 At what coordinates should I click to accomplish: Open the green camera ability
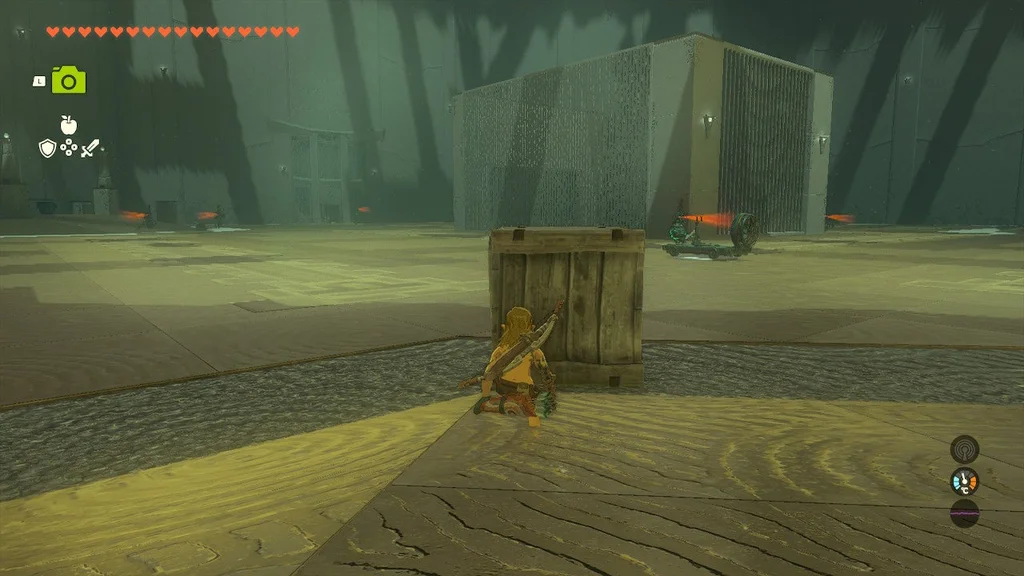tap(69, 80)
